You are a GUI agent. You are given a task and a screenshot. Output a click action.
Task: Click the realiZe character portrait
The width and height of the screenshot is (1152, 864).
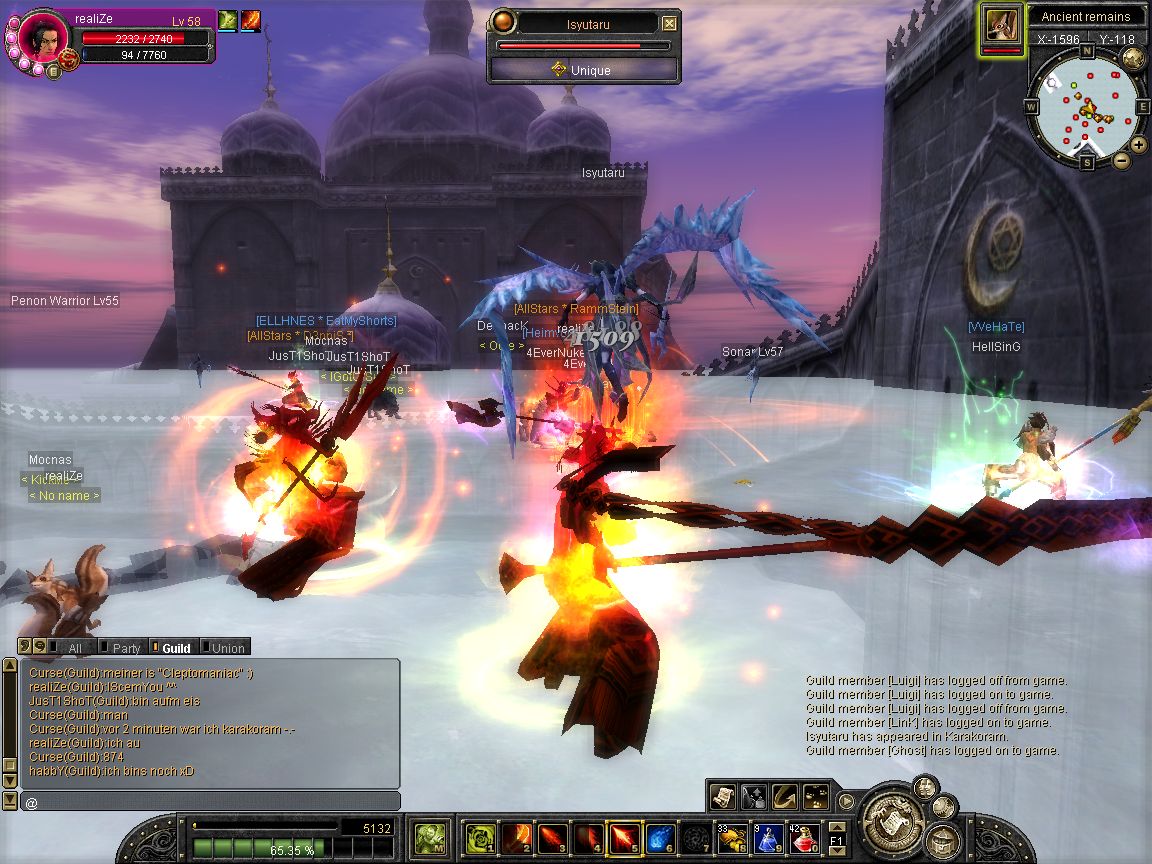[x=42, y=37]
